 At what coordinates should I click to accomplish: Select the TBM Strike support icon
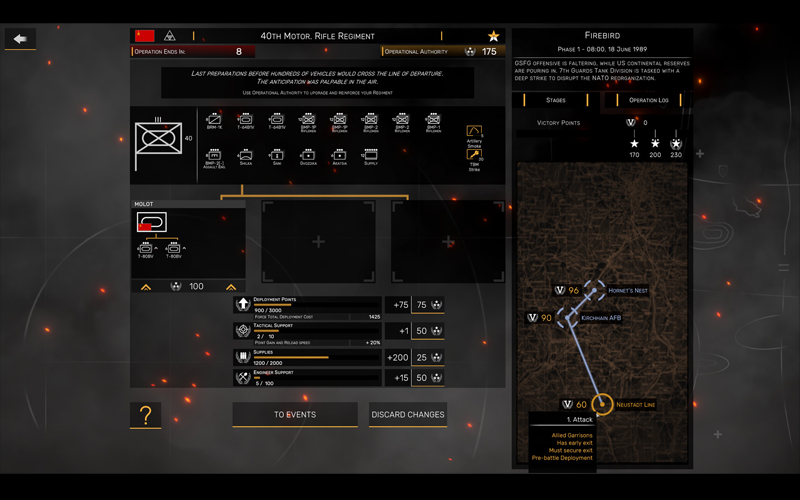(x=474, y=157)
